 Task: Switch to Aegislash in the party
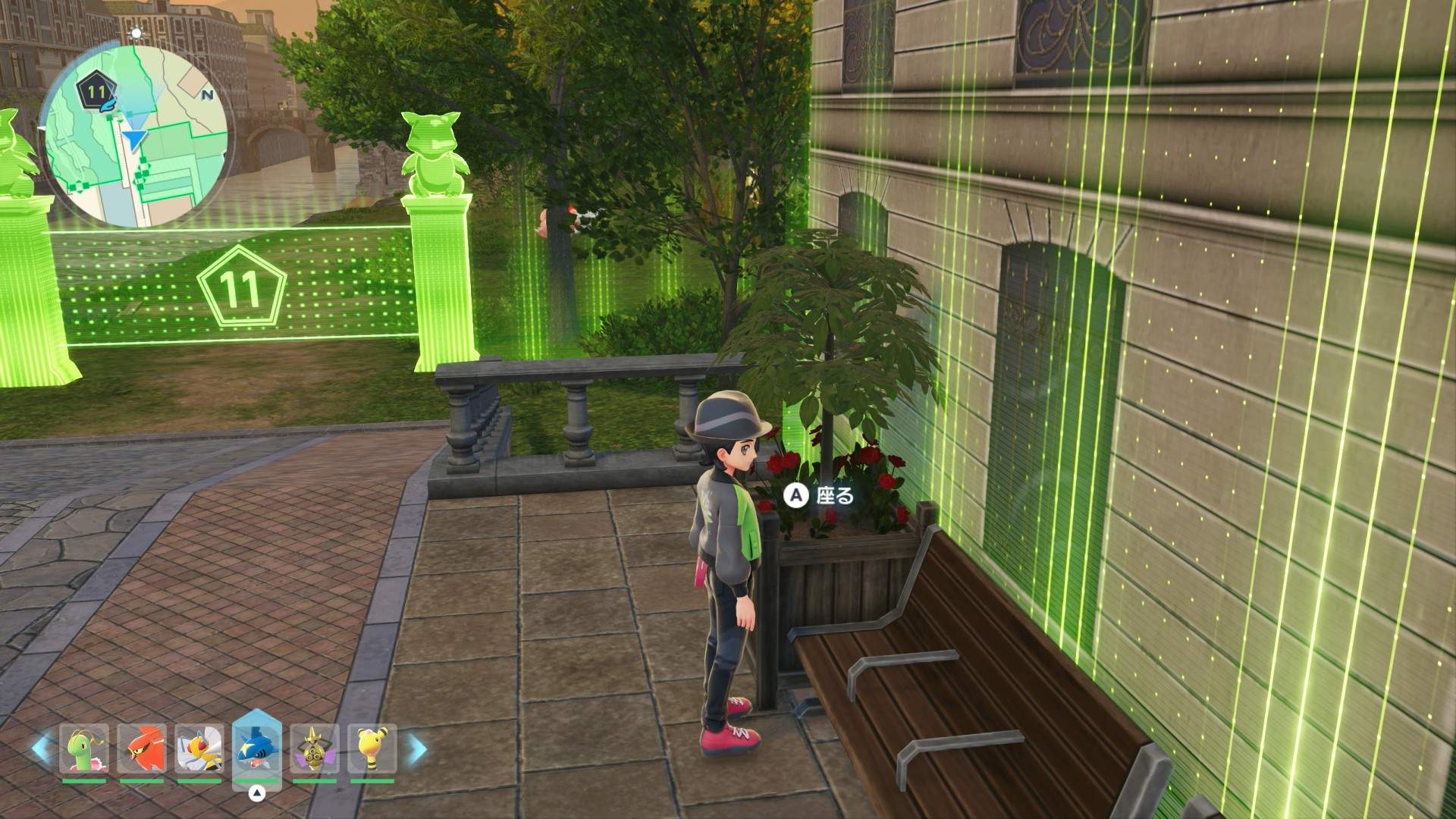314,748
